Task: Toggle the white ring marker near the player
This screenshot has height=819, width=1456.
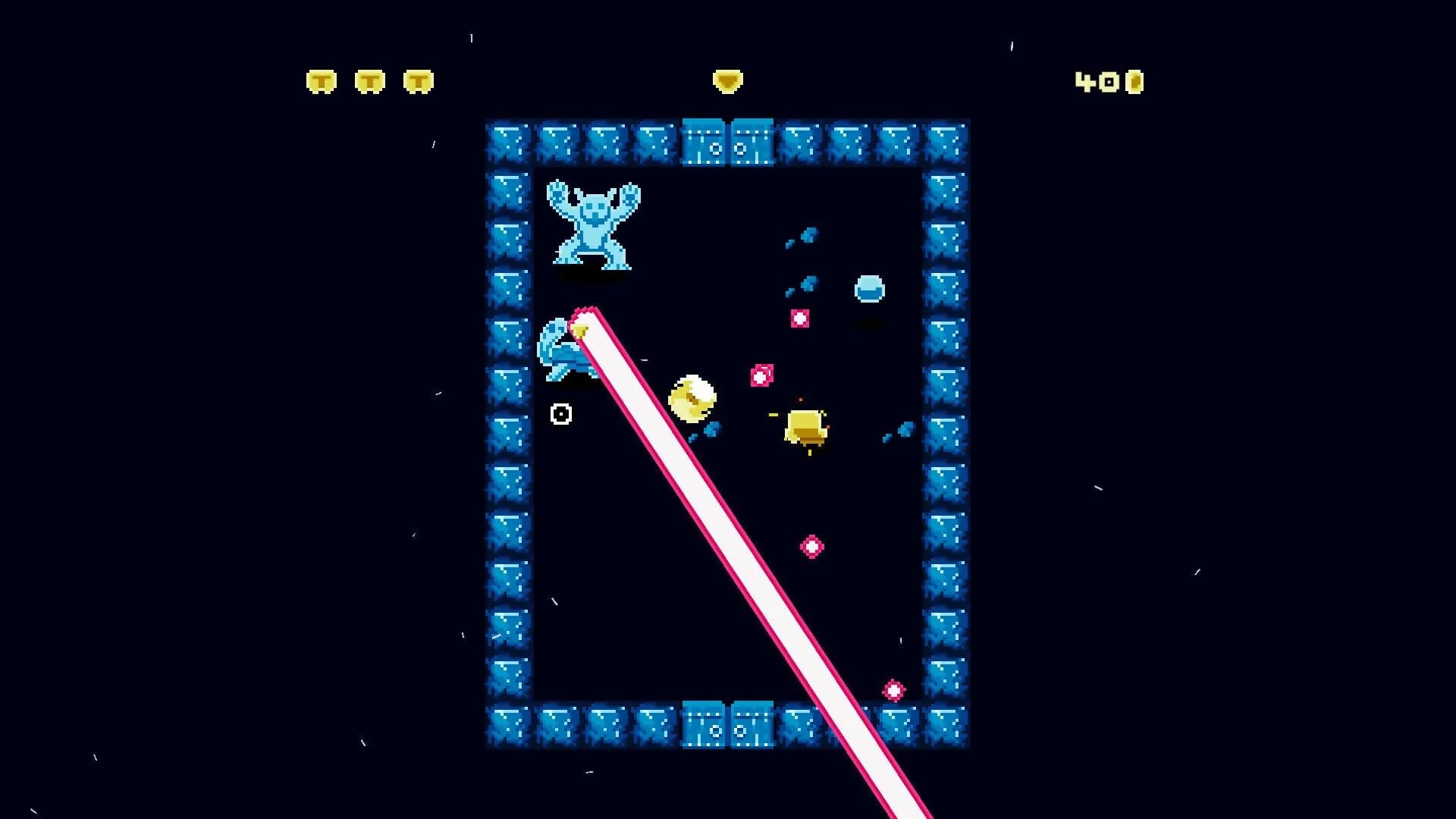Action: point(561,413)
